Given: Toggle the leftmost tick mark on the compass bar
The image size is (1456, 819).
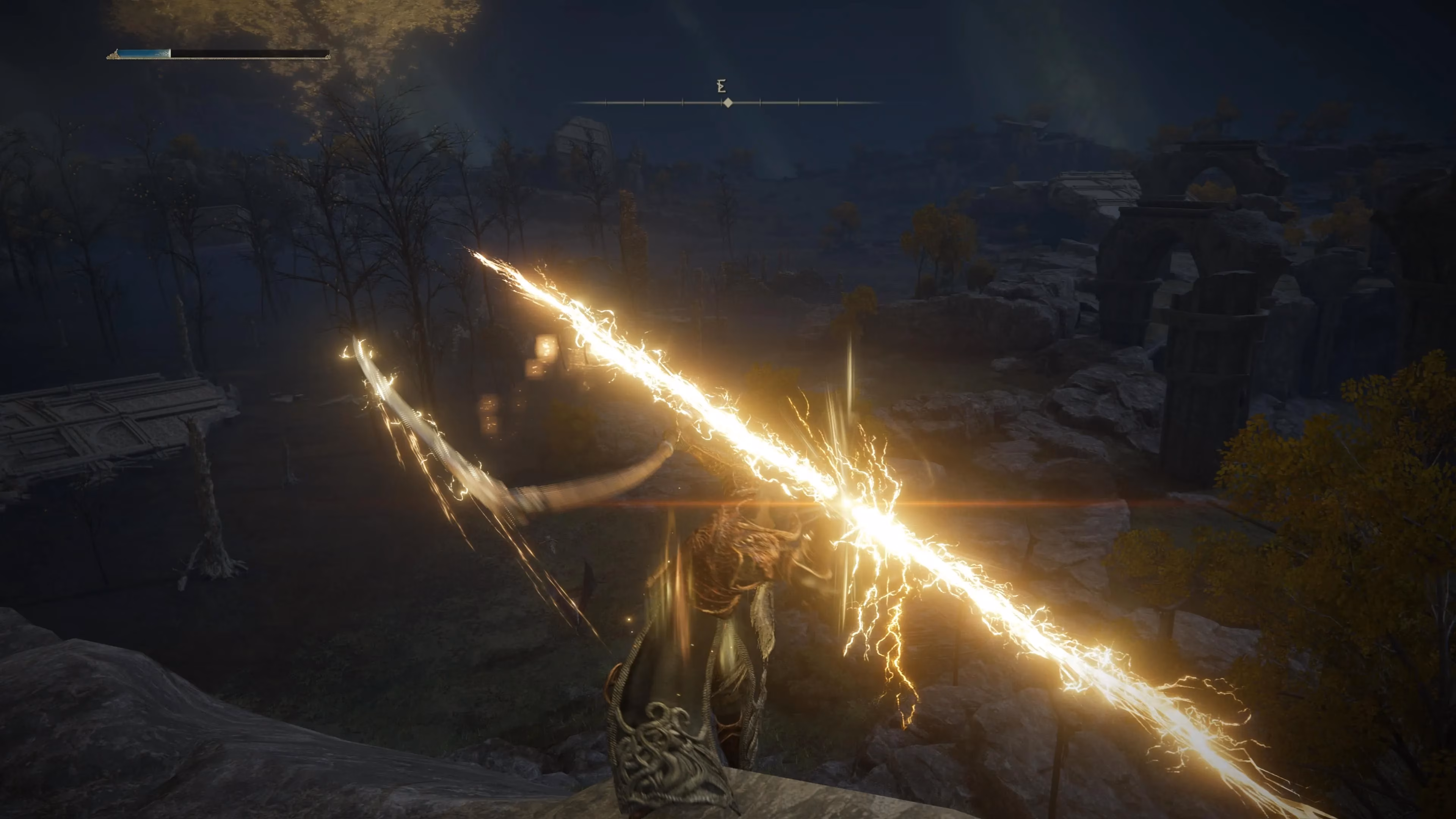Looking at the screenshot, I should (x=606, y=102).
